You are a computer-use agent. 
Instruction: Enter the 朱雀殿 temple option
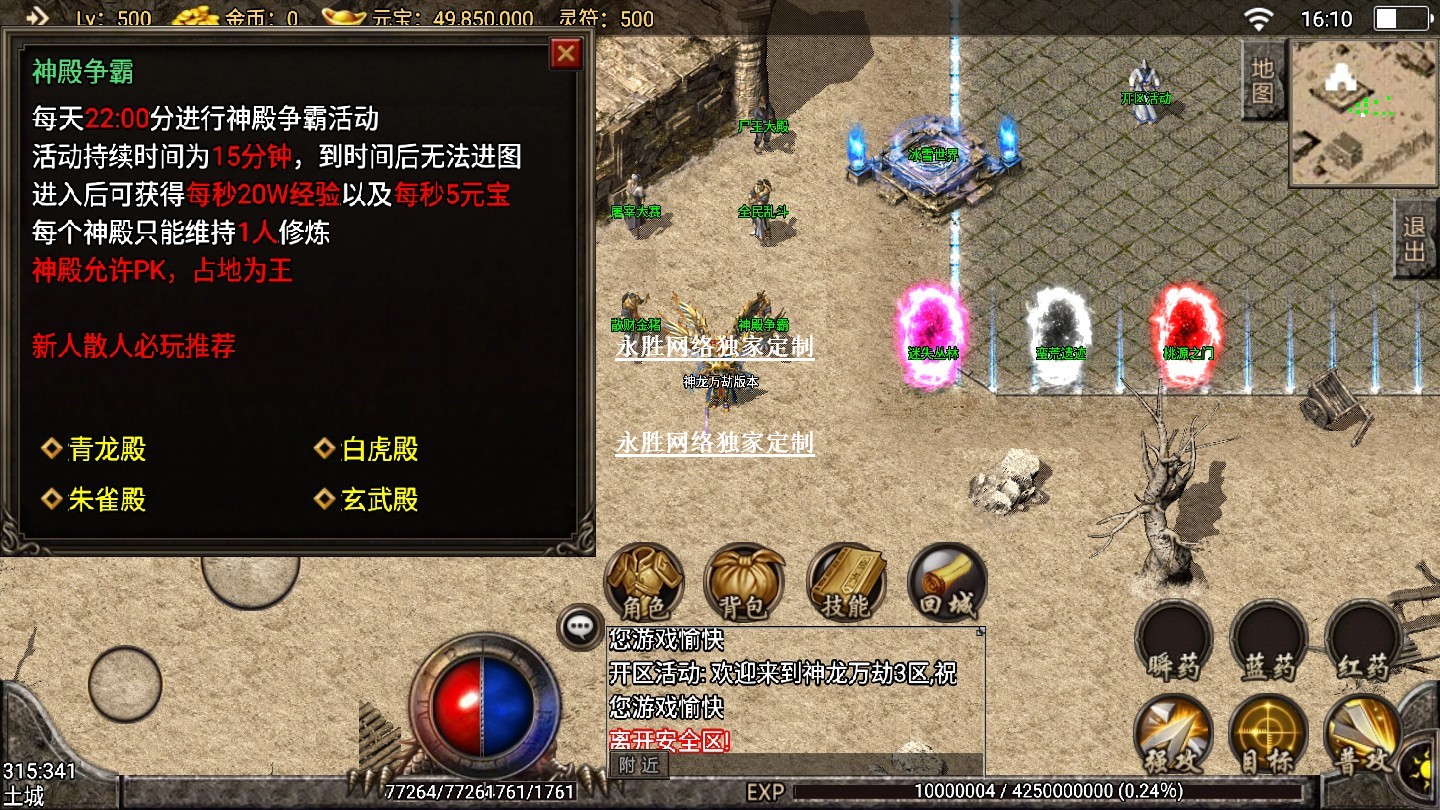tap(107, 500)
